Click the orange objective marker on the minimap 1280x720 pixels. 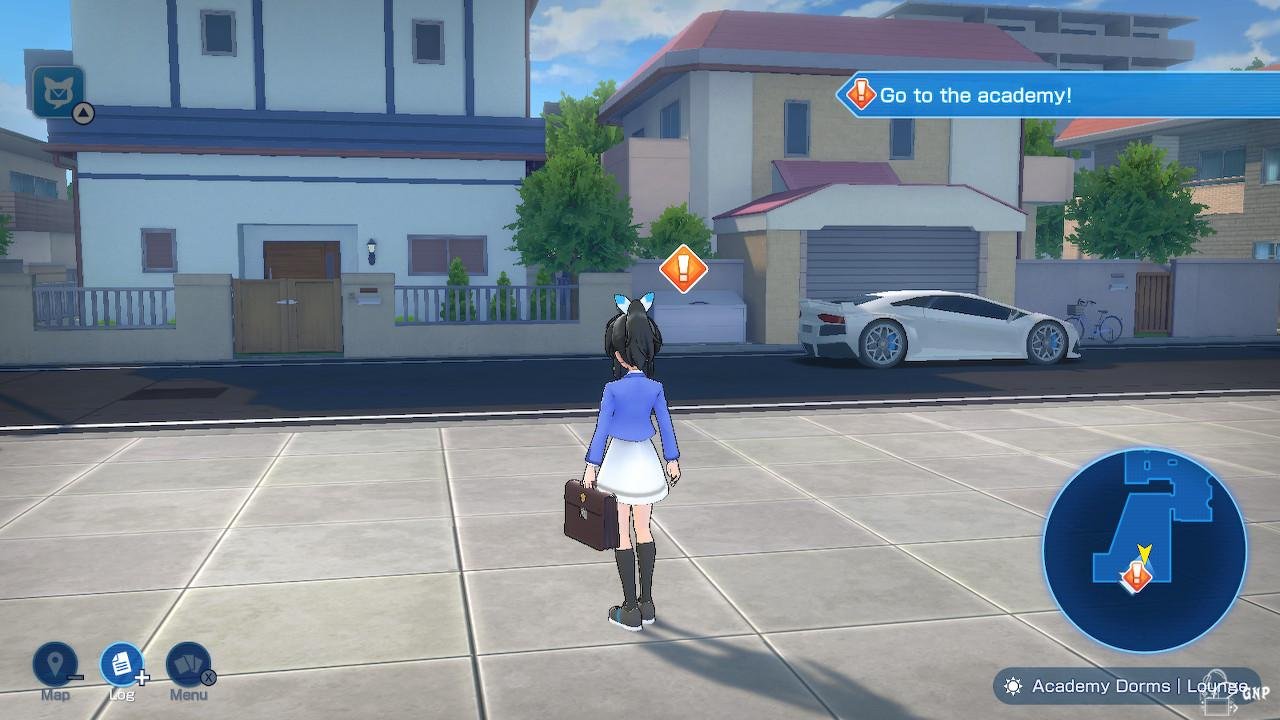[x=1136, y=575]
